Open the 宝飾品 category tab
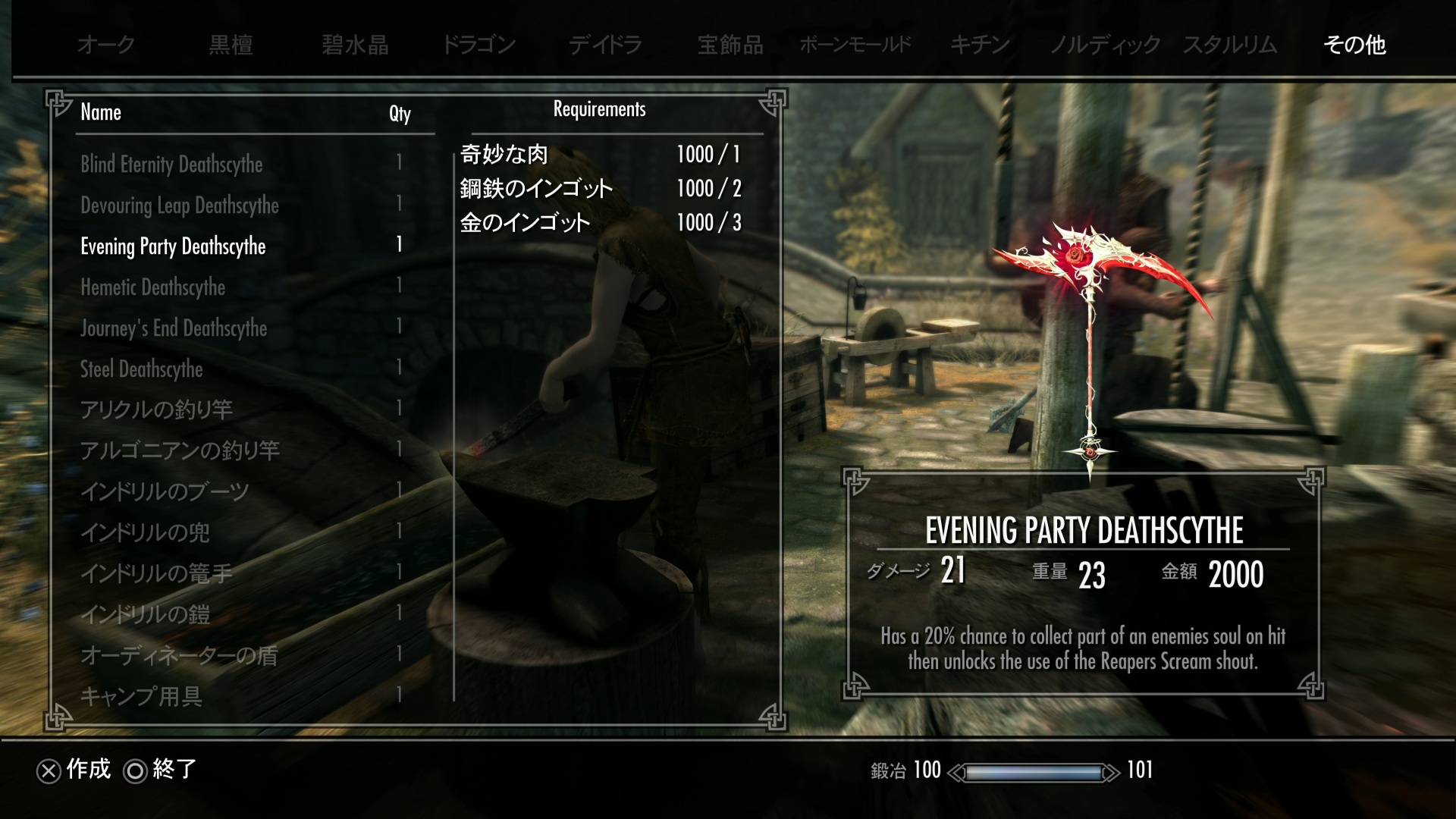This screenshot has width=1456, height=819. click(x=730, y=45)
